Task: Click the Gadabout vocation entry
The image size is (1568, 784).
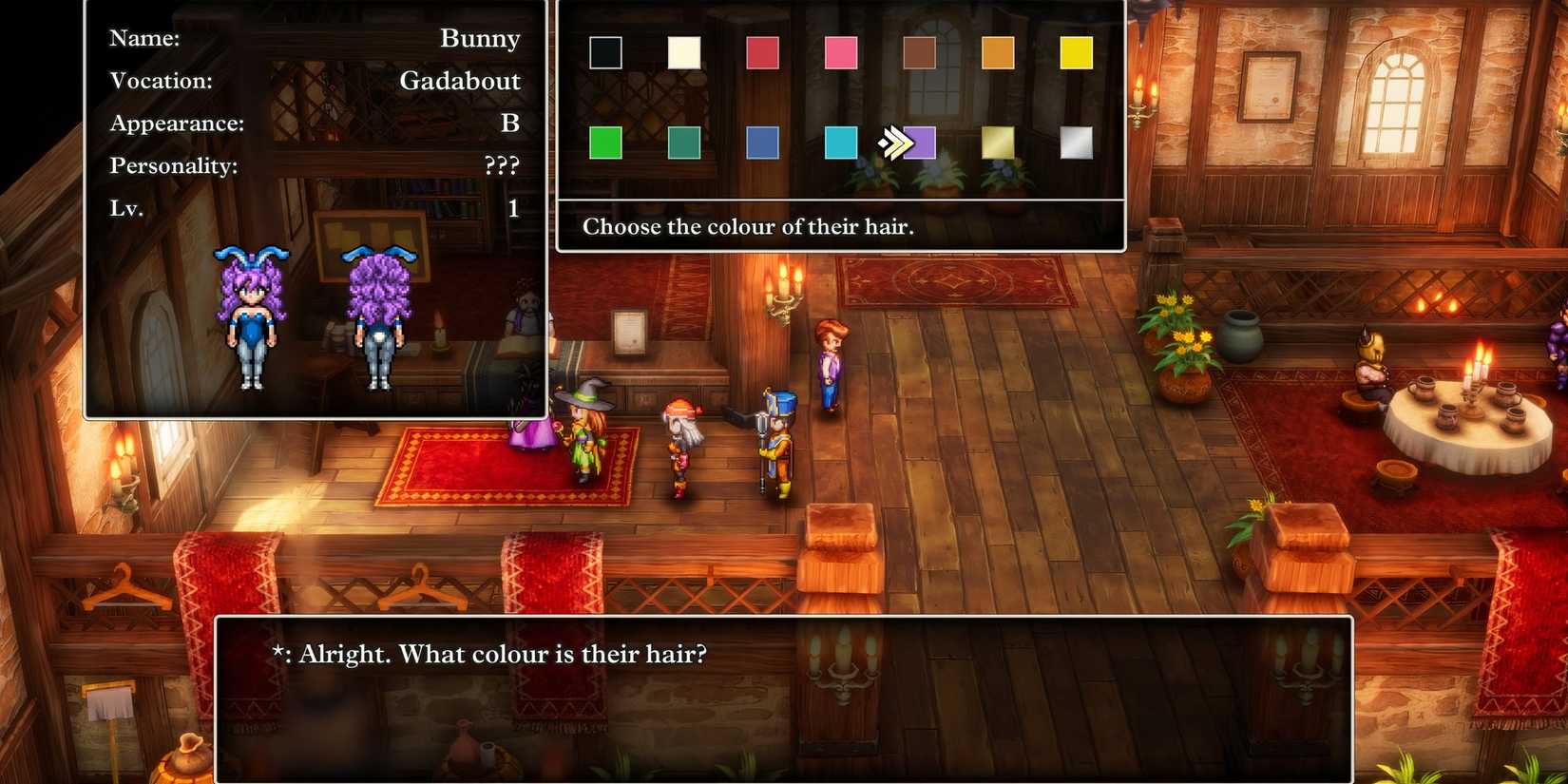Action: coord(460,81)
